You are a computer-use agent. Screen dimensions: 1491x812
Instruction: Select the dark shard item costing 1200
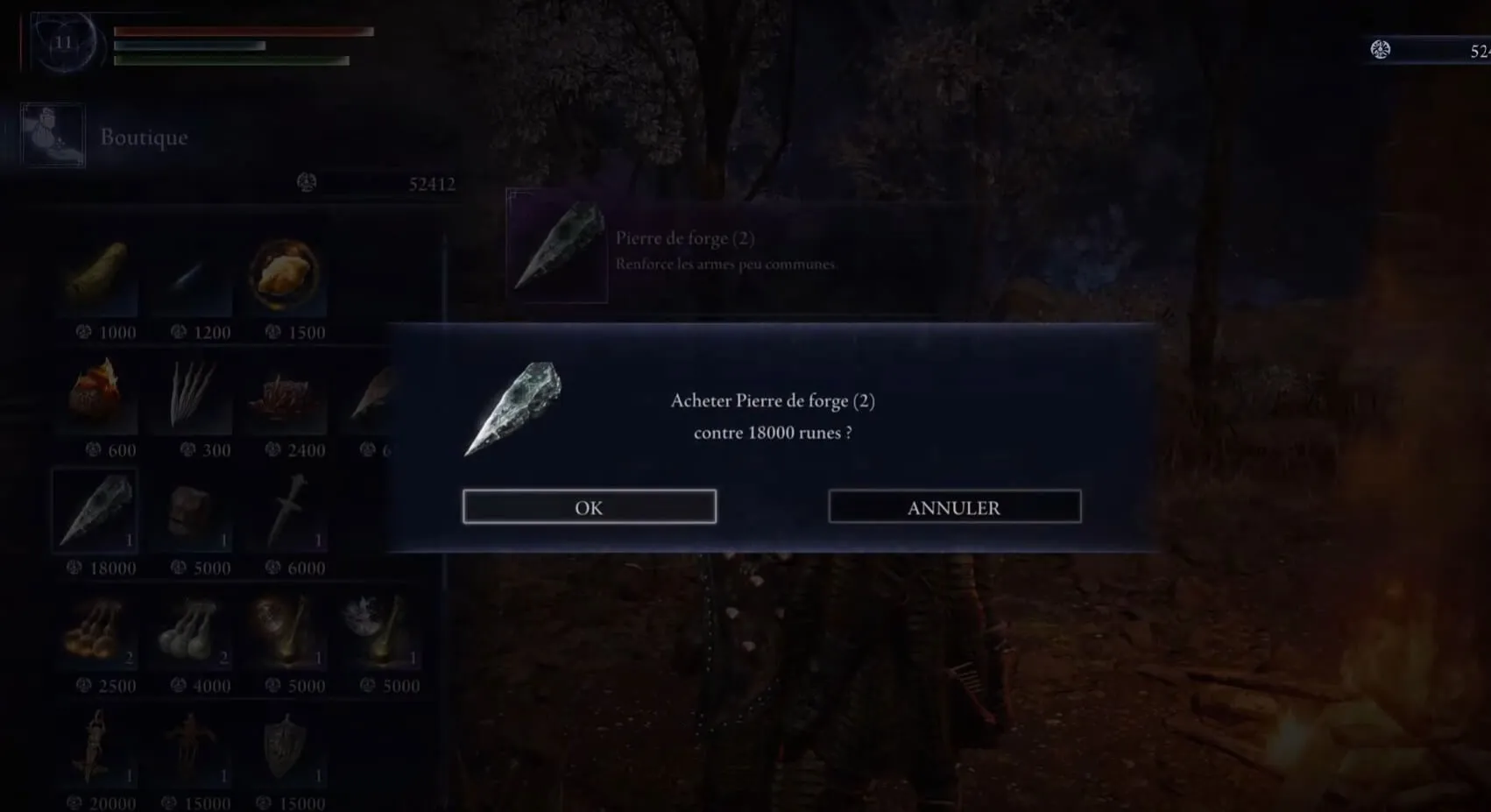click(x=192, y=278)
